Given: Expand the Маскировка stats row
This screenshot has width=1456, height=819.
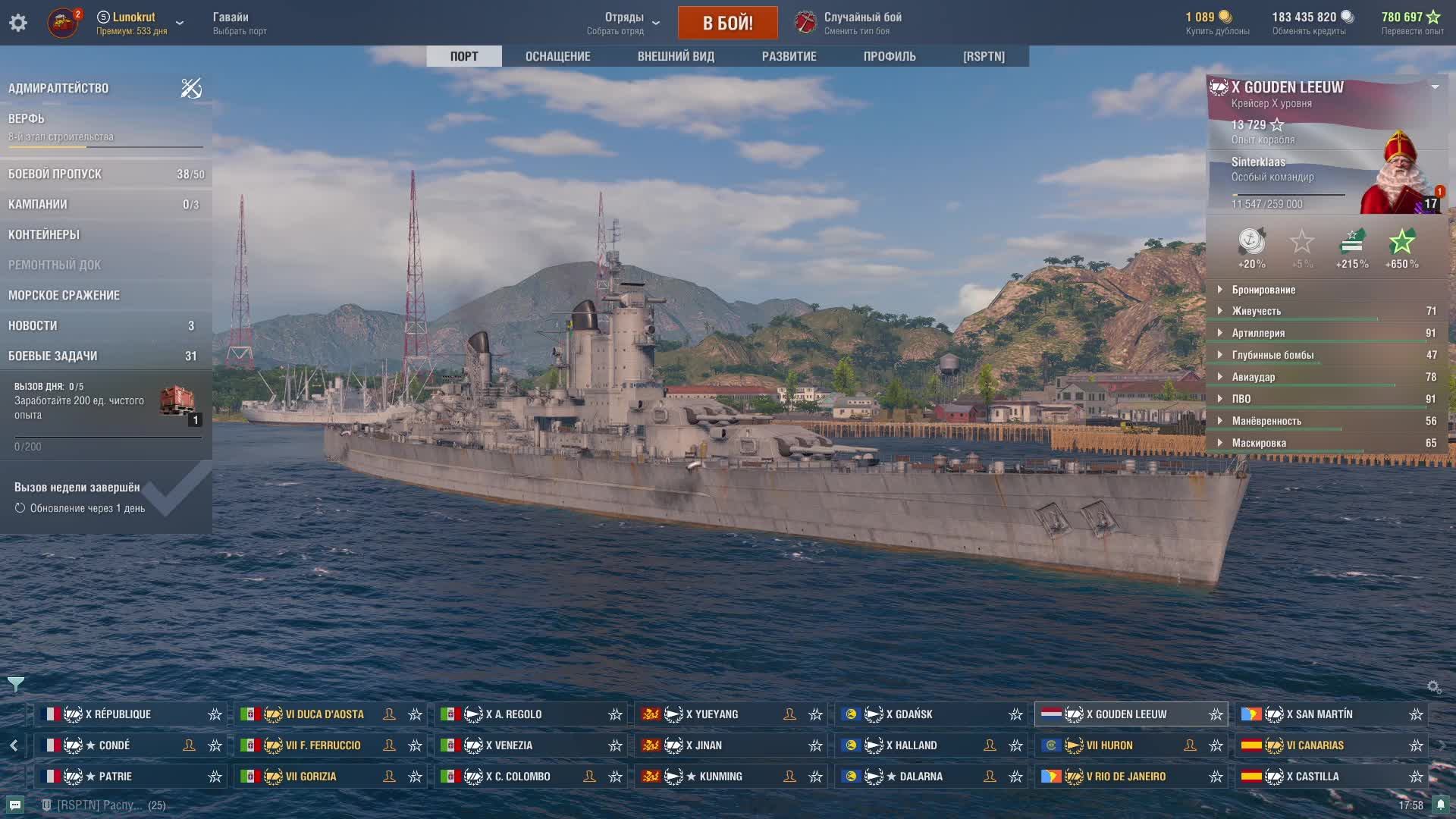Looking at the screenshot, I should click(1259, 443).
